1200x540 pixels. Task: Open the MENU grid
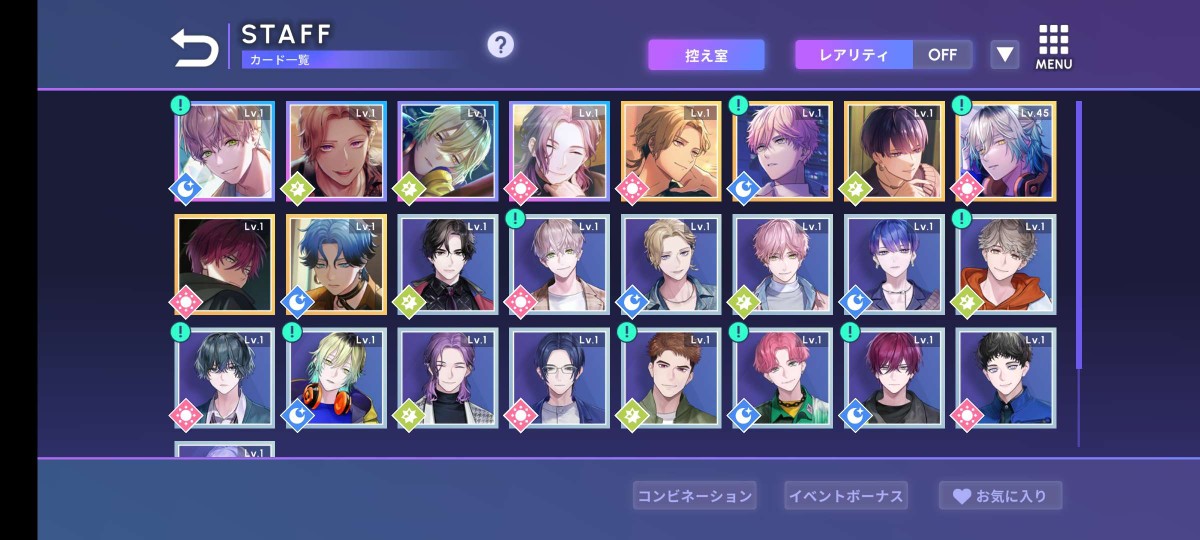click(1053, 47)
